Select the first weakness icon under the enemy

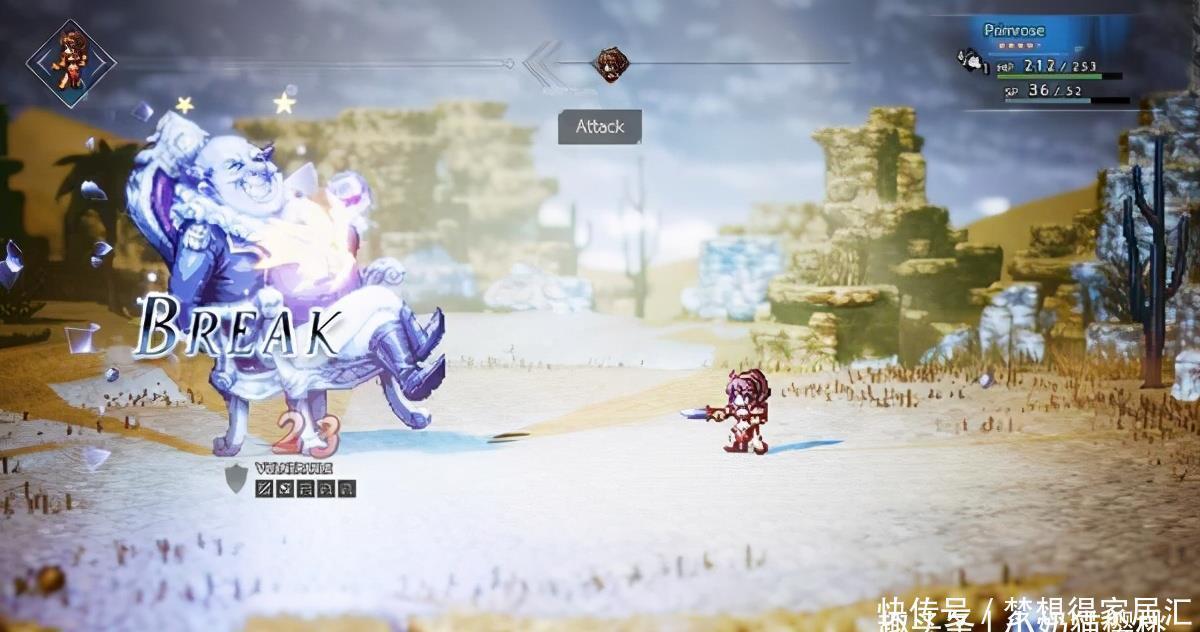click(x=264, y=489)
